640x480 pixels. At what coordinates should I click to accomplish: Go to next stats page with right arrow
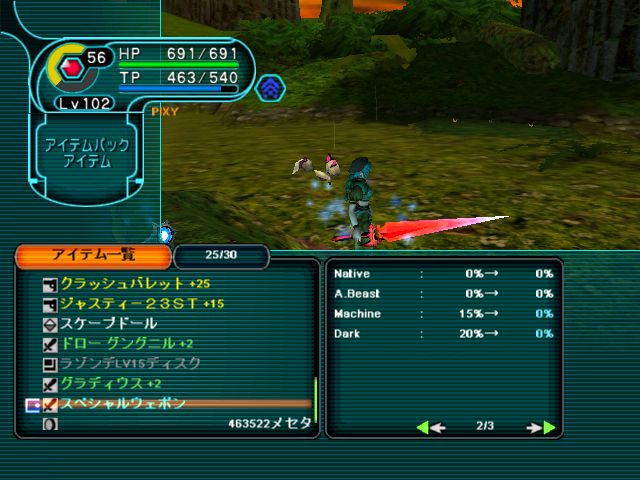[541, 427]
